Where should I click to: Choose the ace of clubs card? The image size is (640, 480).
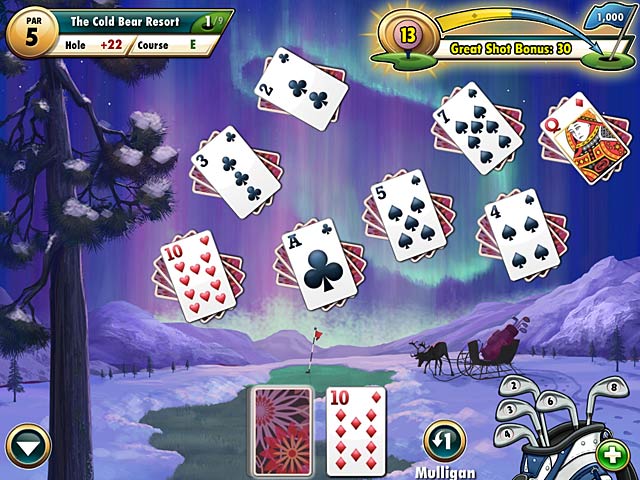coord(321,263)
